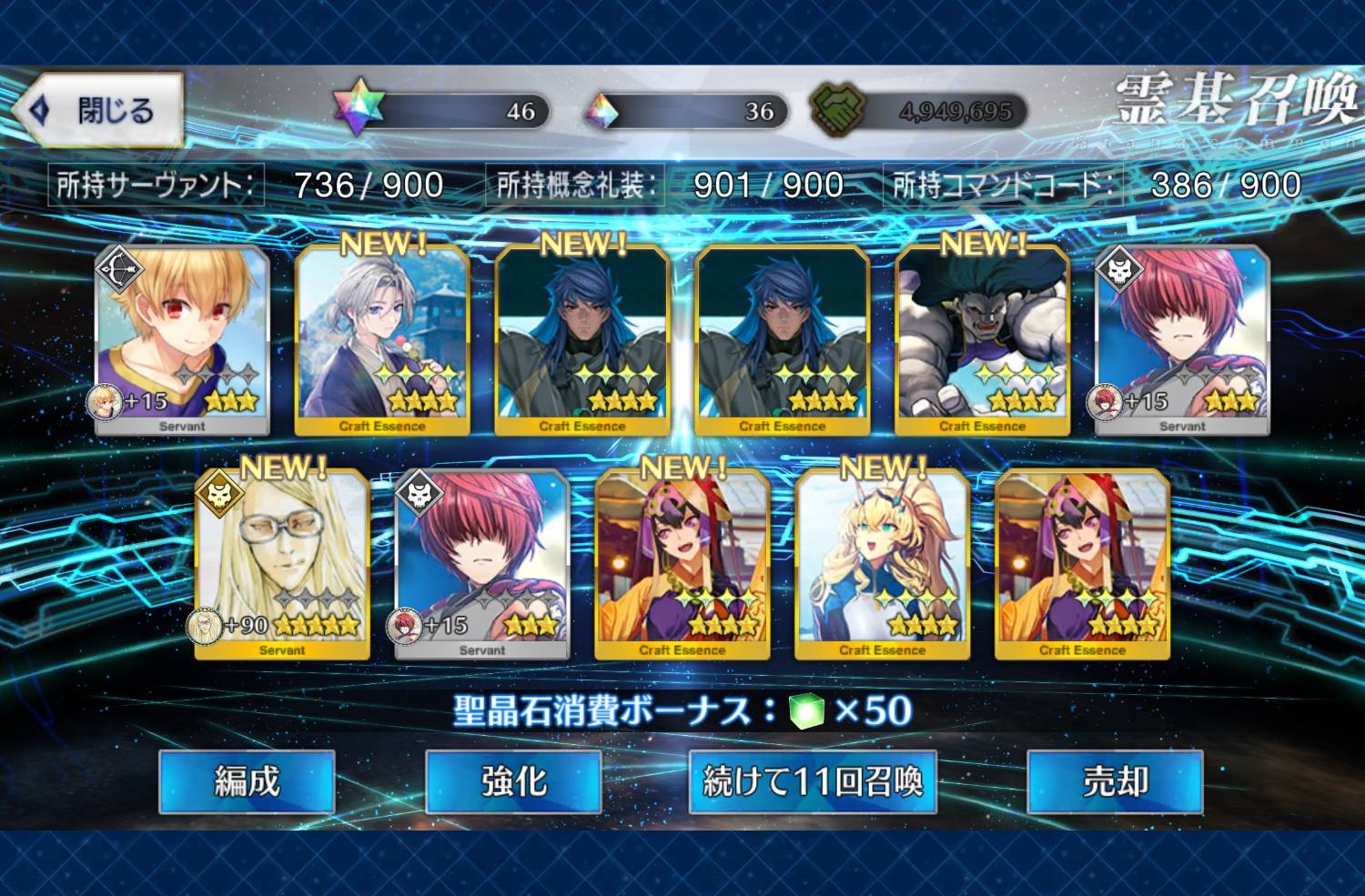This screenshot has width=1365, height=896.
Task: Open the five-star blonde glasses Servant card
Action: click(282, 566)
